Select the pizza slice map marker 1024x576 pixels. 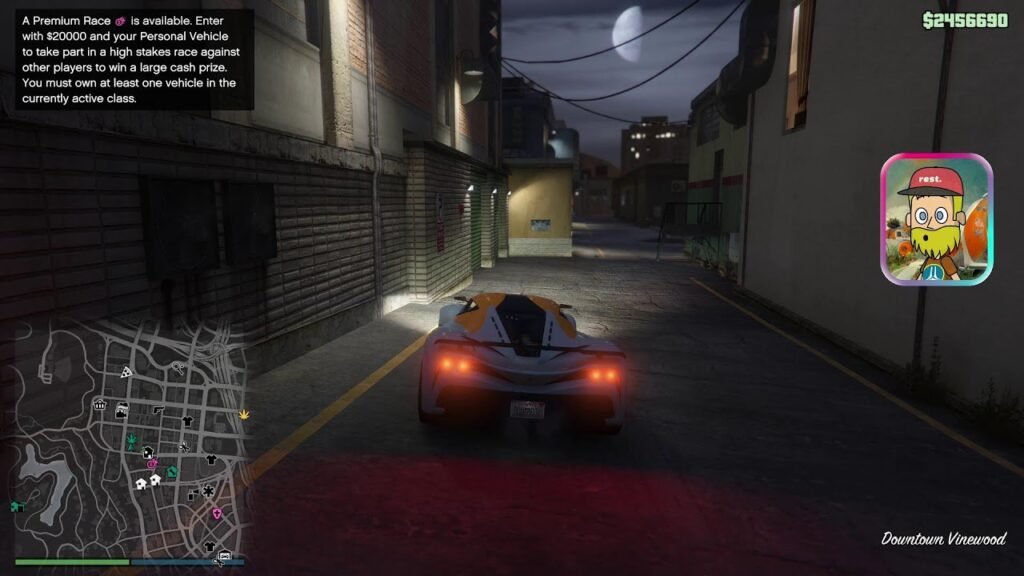(126, 371)
